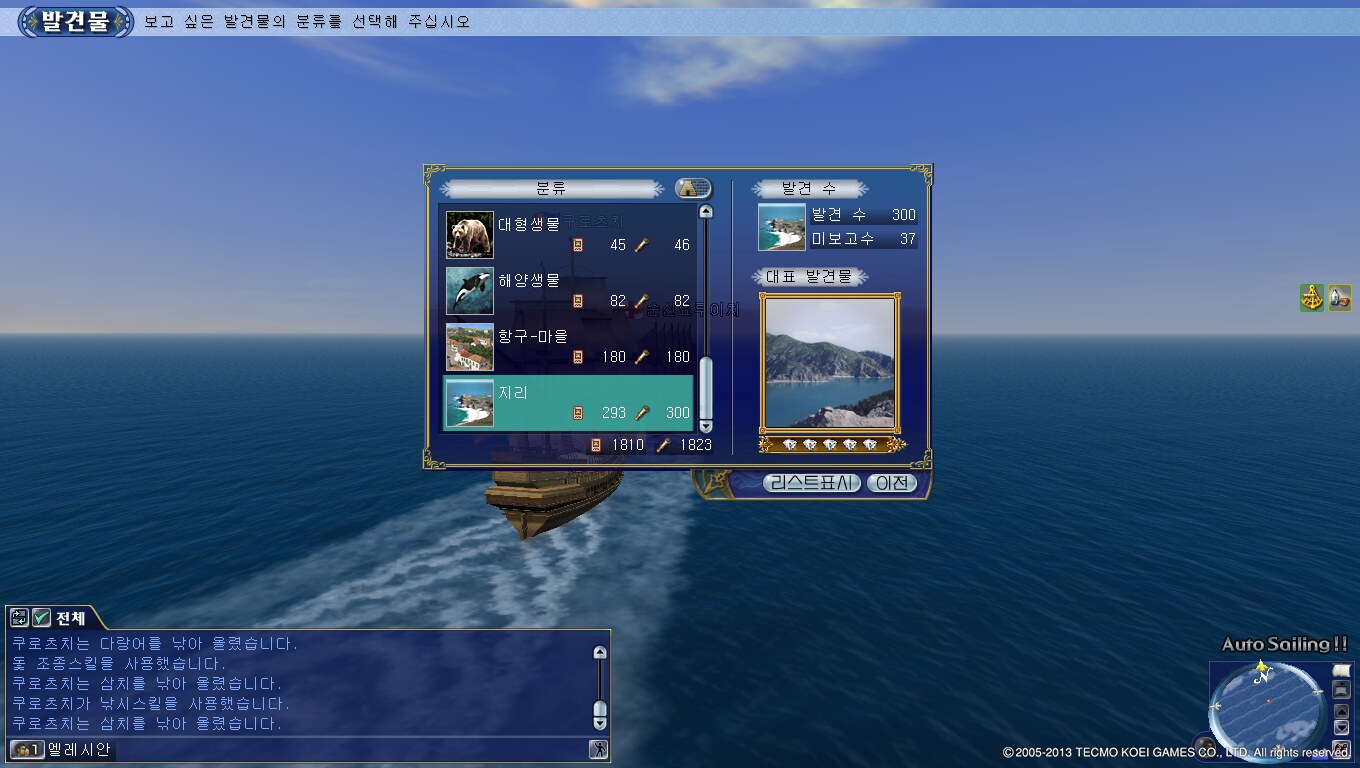Switch to the 전체 chat tab
Image resolution: width=1360 pixels, height=768 pixels.
71,618
